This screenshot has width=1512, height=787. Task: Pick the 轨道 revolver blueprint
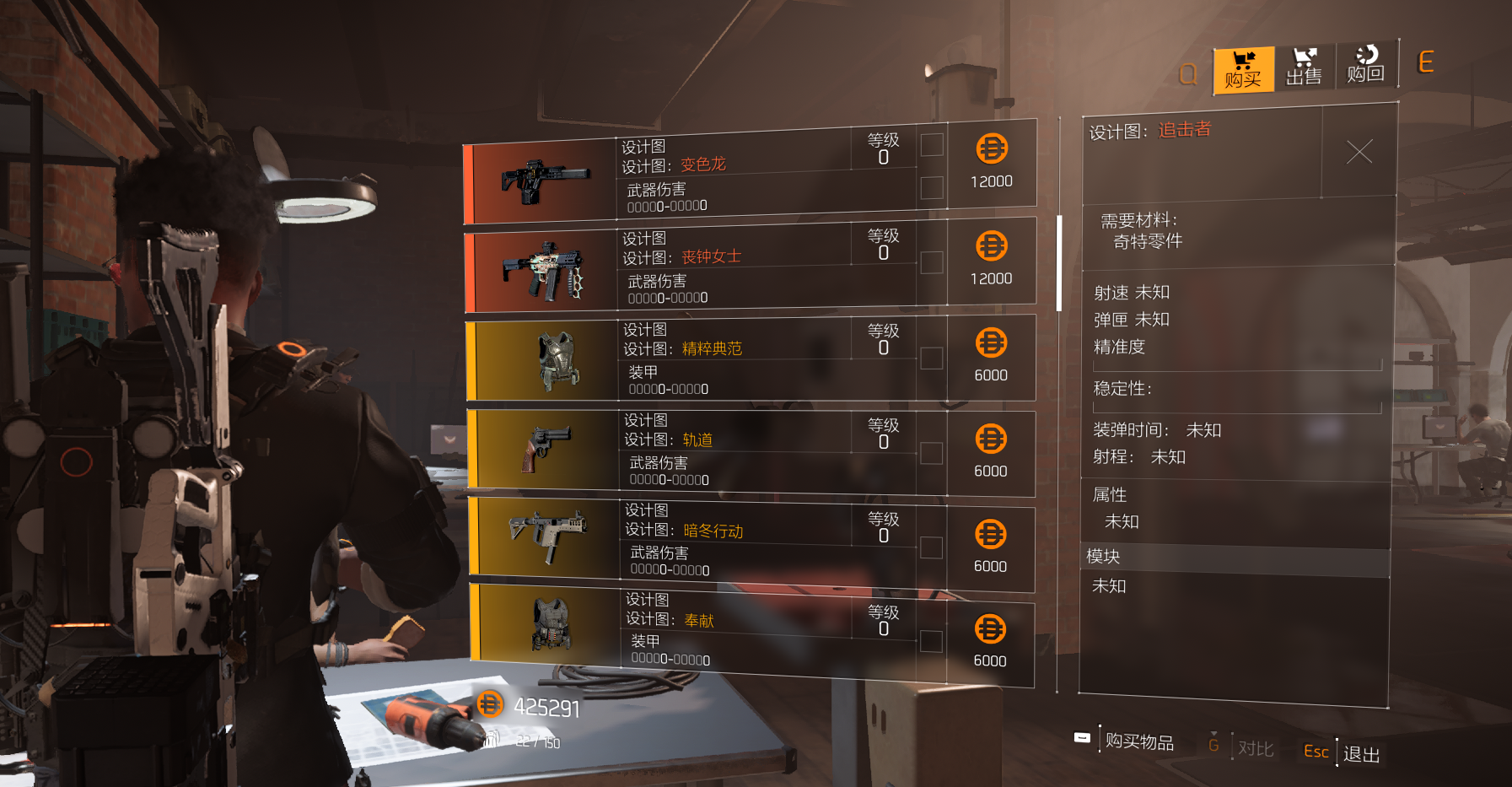tap(749, 451)
